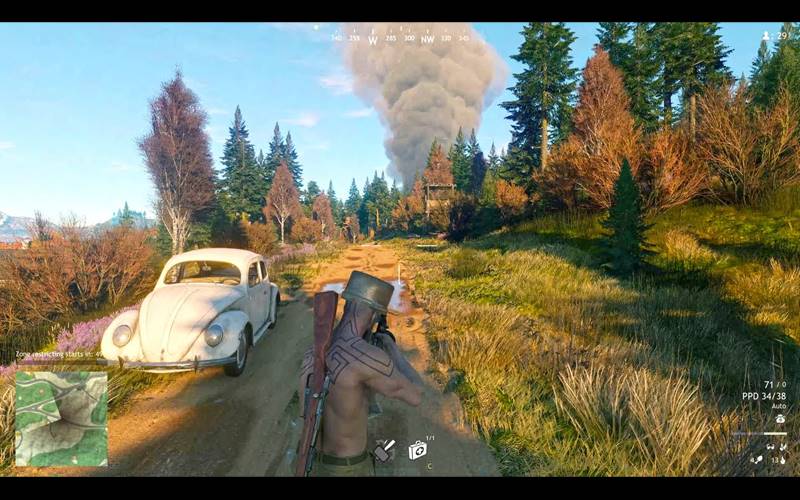Select the medkit item icon
The width and height of the screenshot is (800, 500).
click(417, 451)
